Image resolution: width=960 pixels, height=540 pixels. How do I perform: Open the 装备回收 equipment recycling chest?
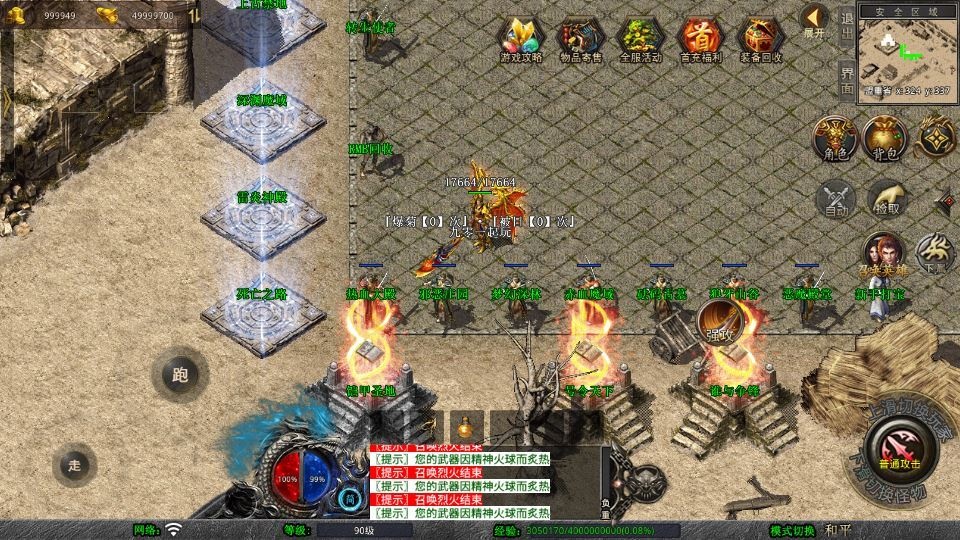(x=761, y=40)
